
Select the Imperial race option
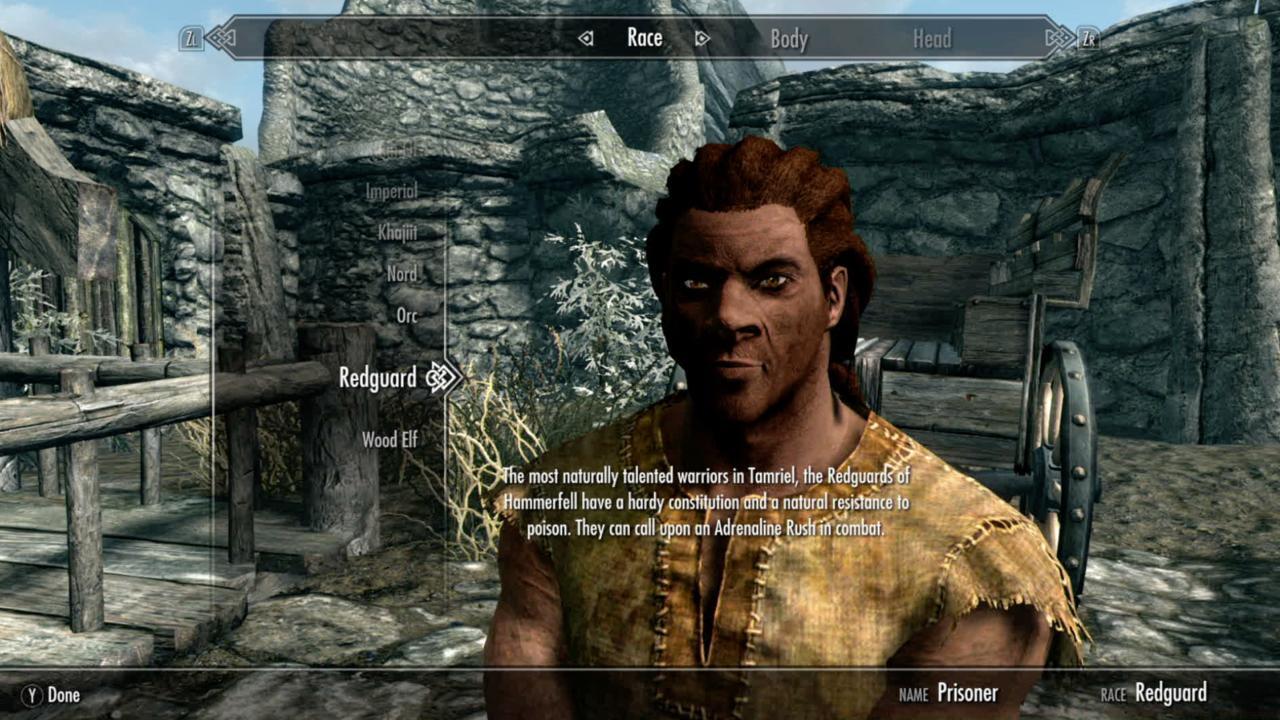point(390,190)
